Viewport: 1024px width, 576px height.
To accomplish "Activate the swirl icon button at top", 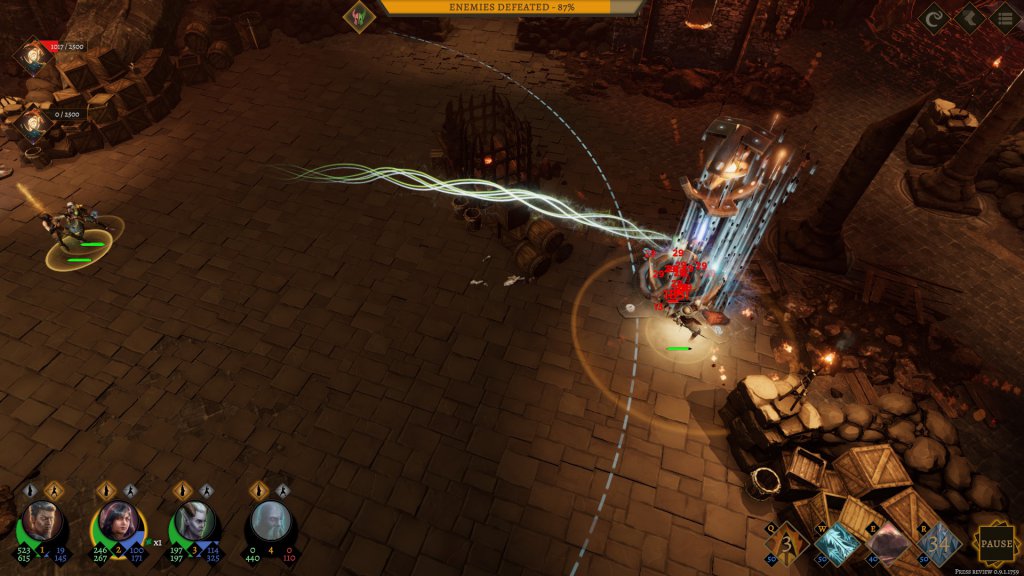I will [934, 17].
